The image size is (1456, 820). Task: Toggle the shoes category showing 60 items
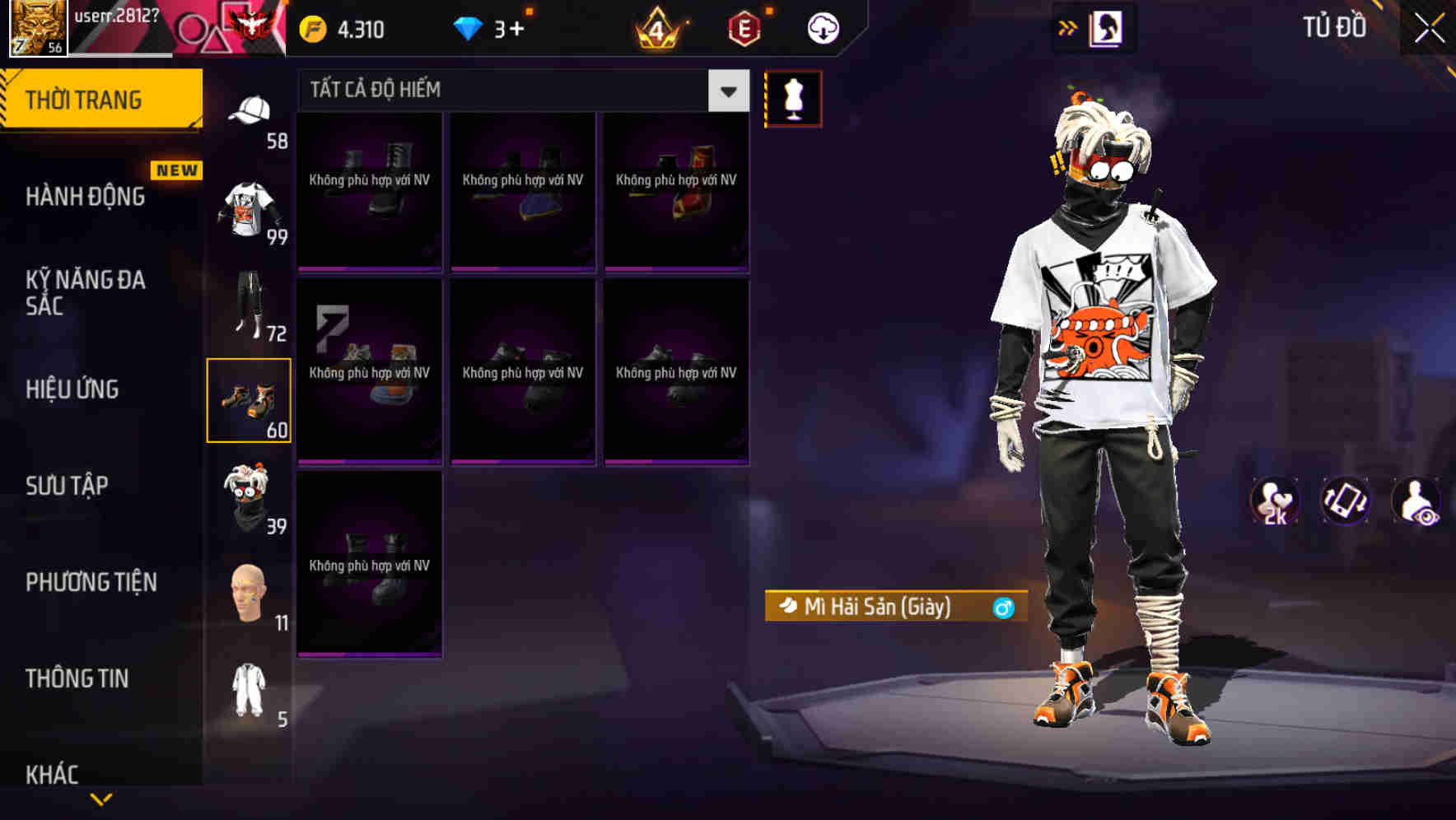coord(250,399)
